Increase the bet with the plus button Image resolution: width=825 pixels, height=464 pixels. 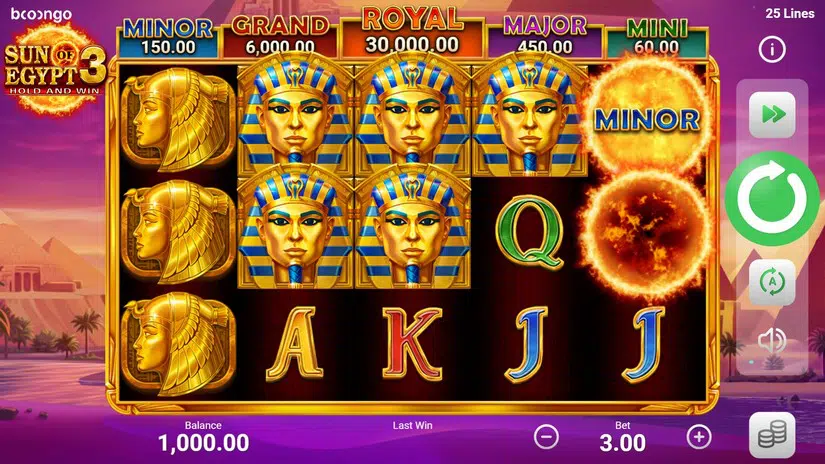(699, 436)
